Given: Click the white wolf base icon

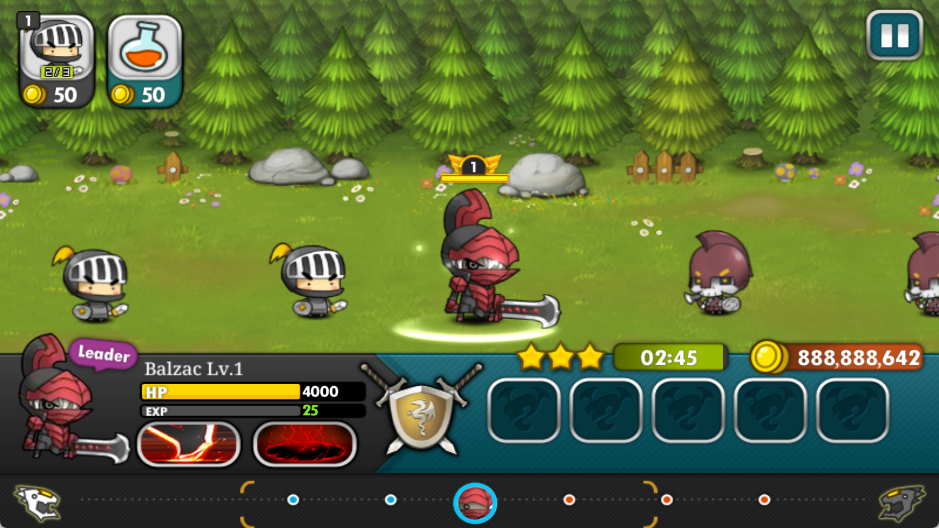Looking at the screenshot, I should click(x=37, y=502).
